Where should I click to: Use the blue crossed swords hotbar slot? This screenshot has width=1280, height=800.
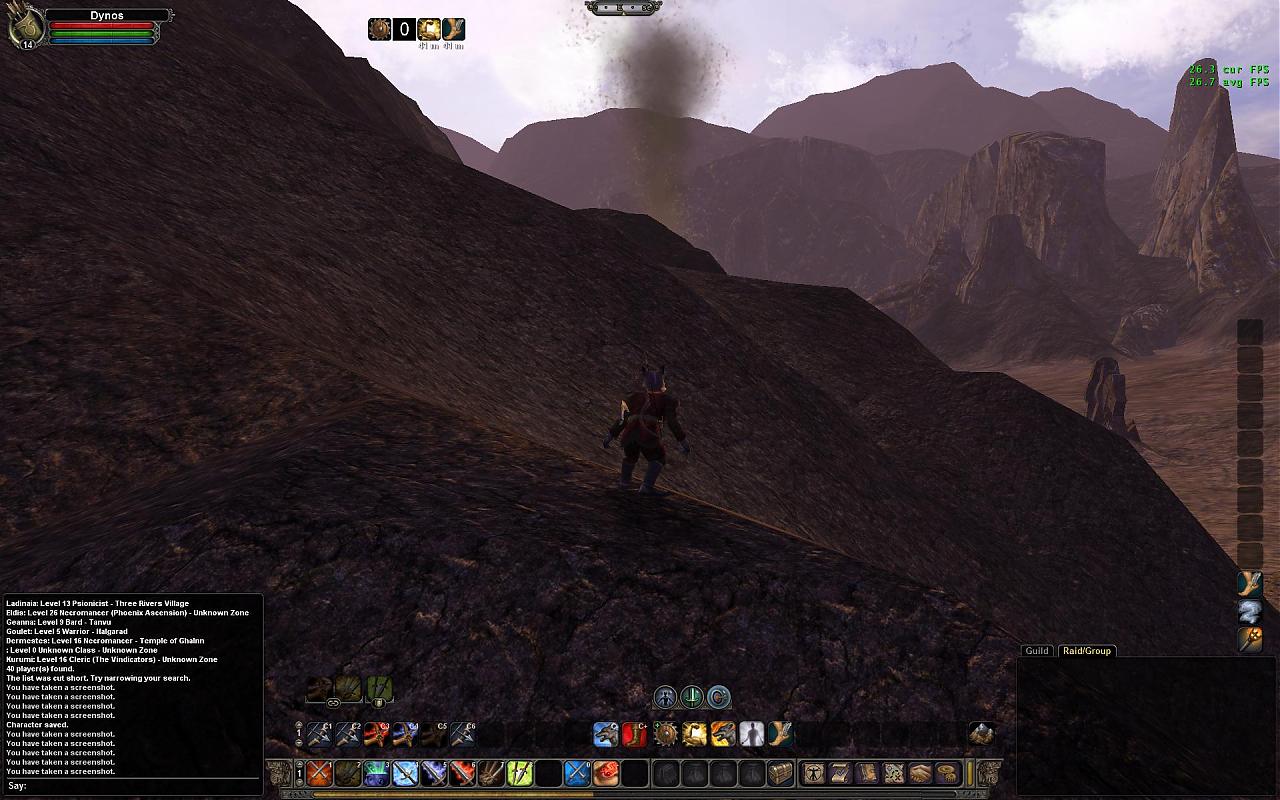tap(577, 773)
